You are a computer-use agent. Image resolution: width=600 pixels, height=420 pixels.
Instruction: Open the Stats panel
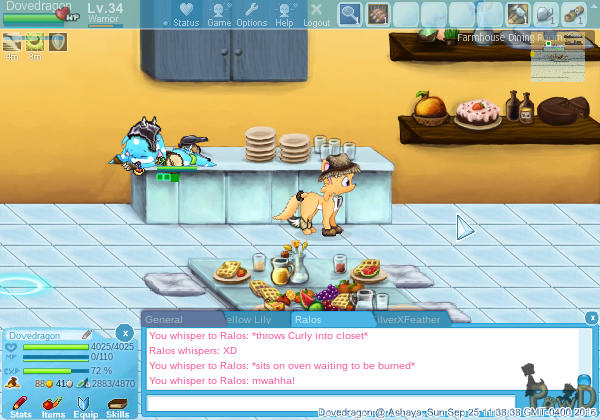coord(20,406)
